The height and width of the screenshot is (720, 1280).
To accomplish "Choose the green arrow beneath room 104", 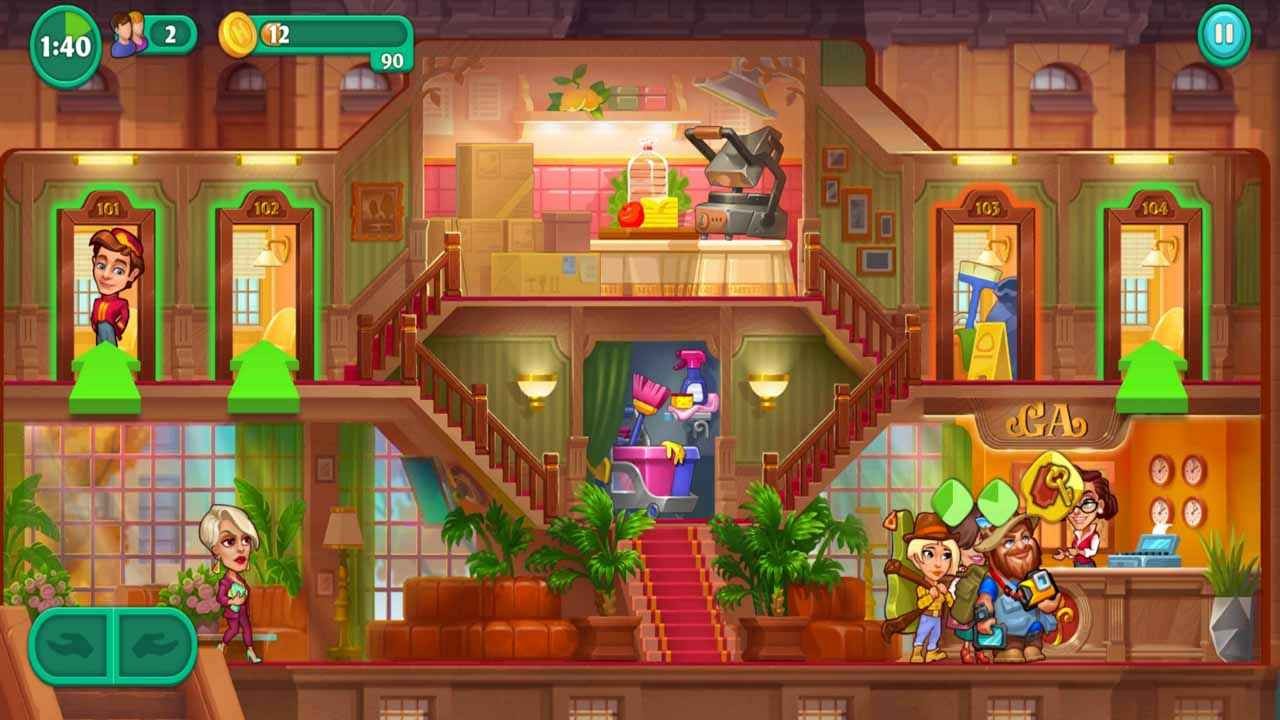I will coord(1152,379).
